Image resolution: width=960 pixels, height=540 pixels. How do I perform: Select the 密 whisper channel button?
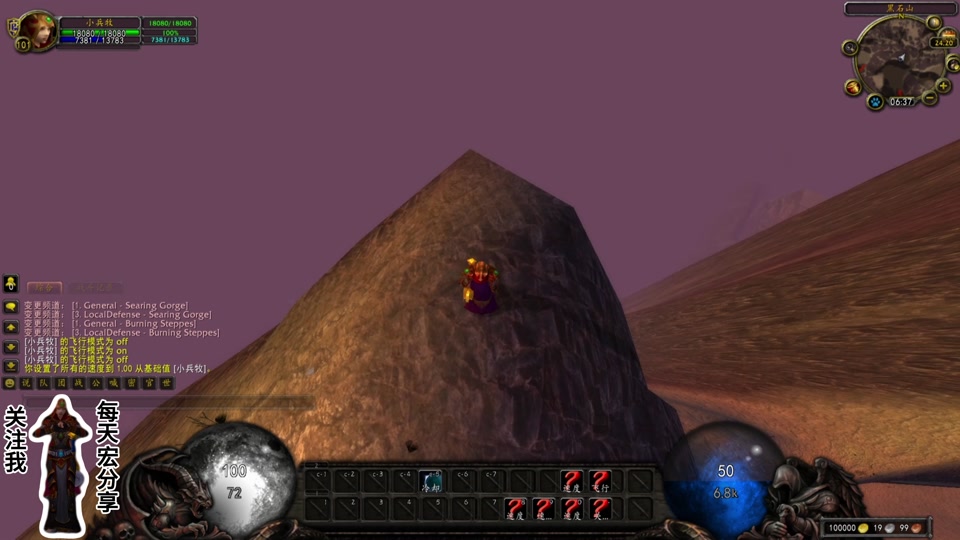click(131, 383)
